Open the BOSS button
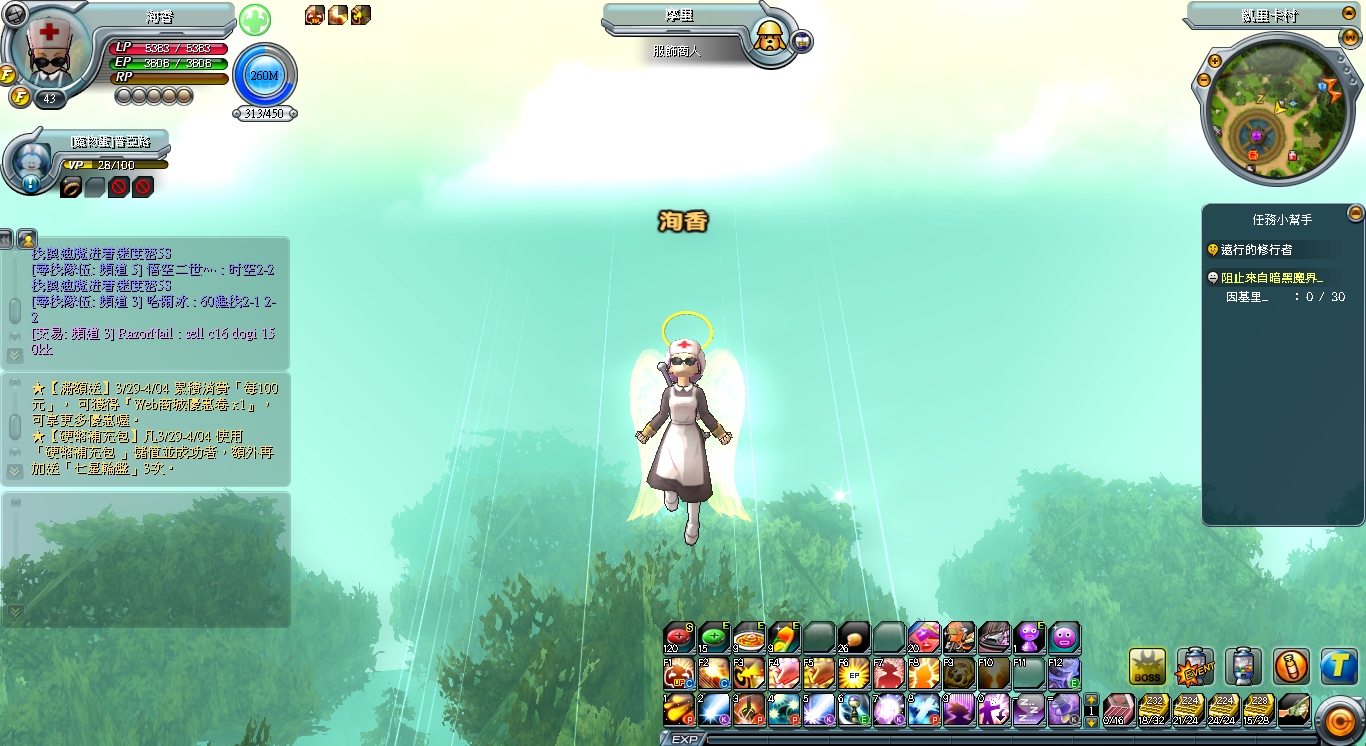 [x=1147, y=667]
